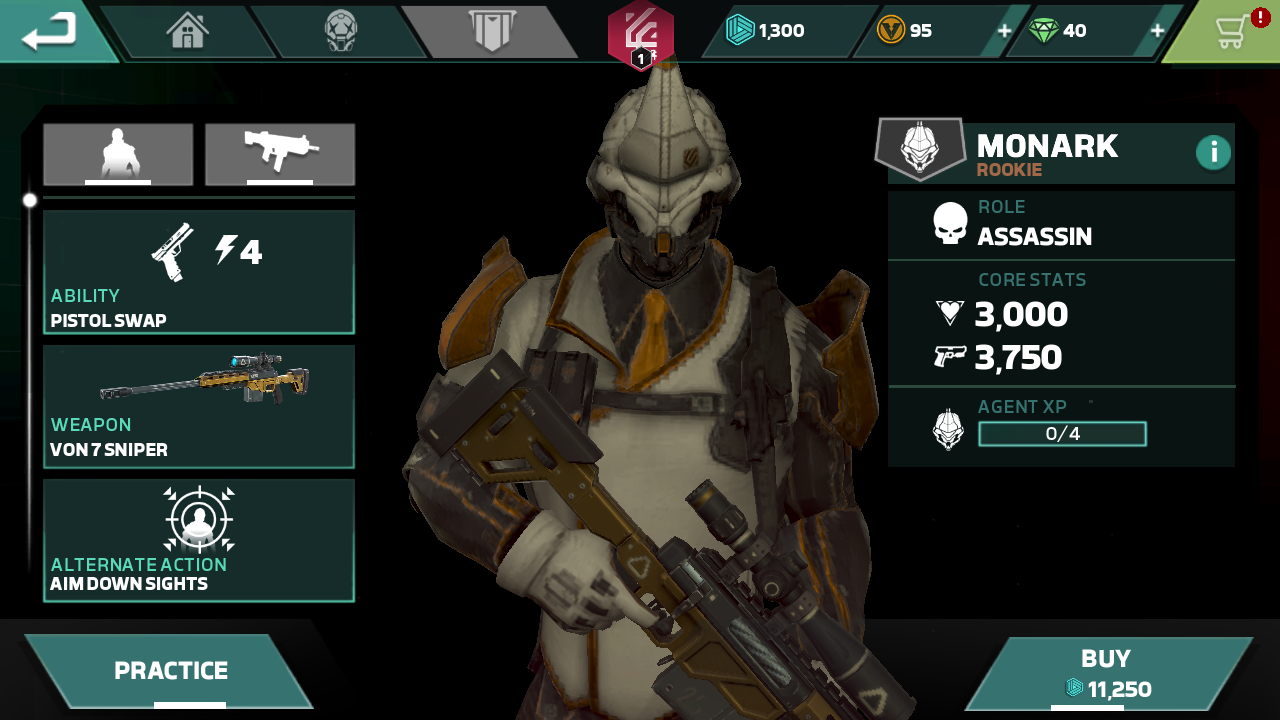View the Pistol Swap ability details
Image resolution: width=1280 pixels, height=720 pixels.
[x=199, y=271]
